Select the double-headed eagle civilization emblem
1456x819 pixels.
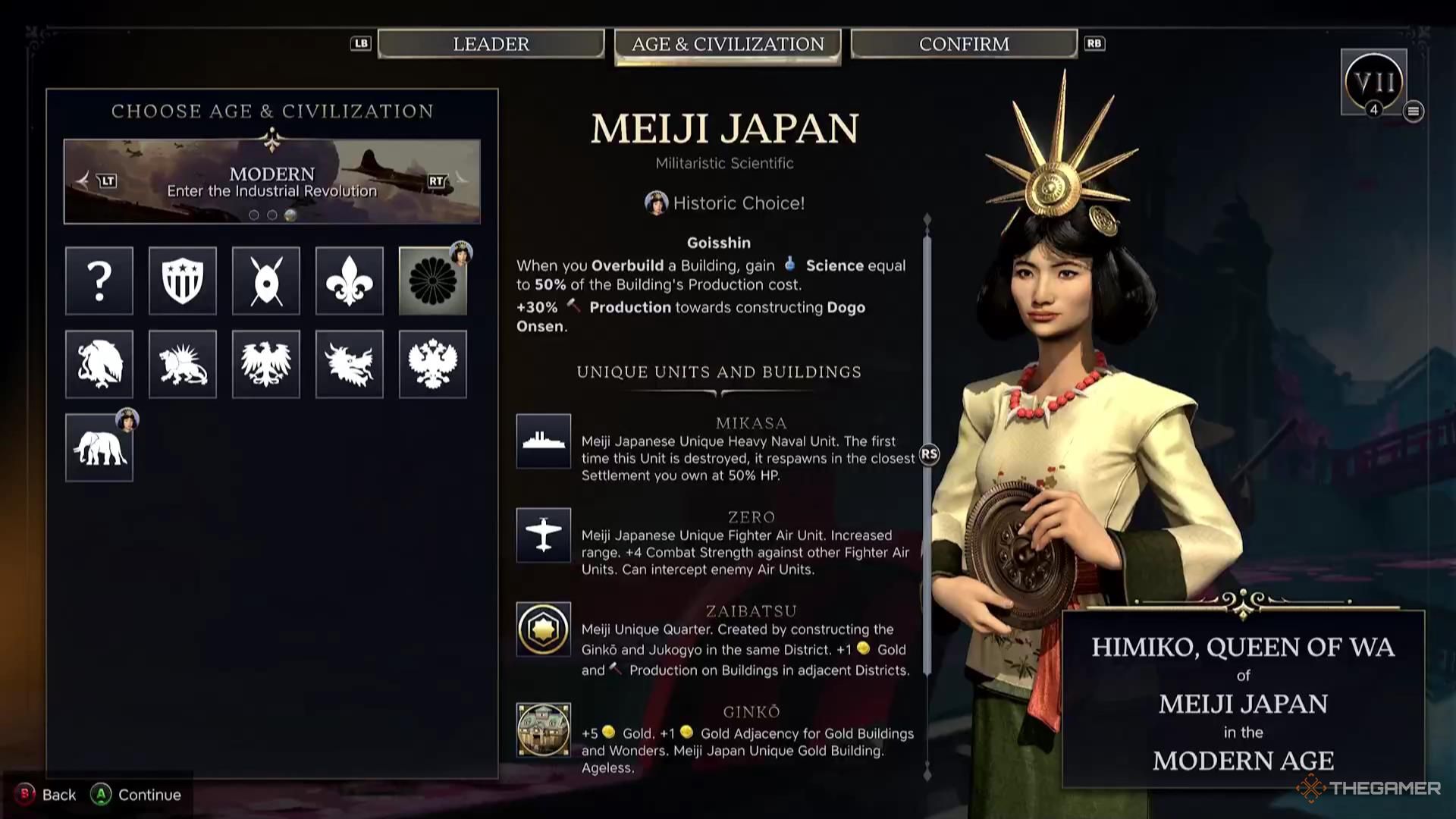pyautogui.click(x=432, y=364)
